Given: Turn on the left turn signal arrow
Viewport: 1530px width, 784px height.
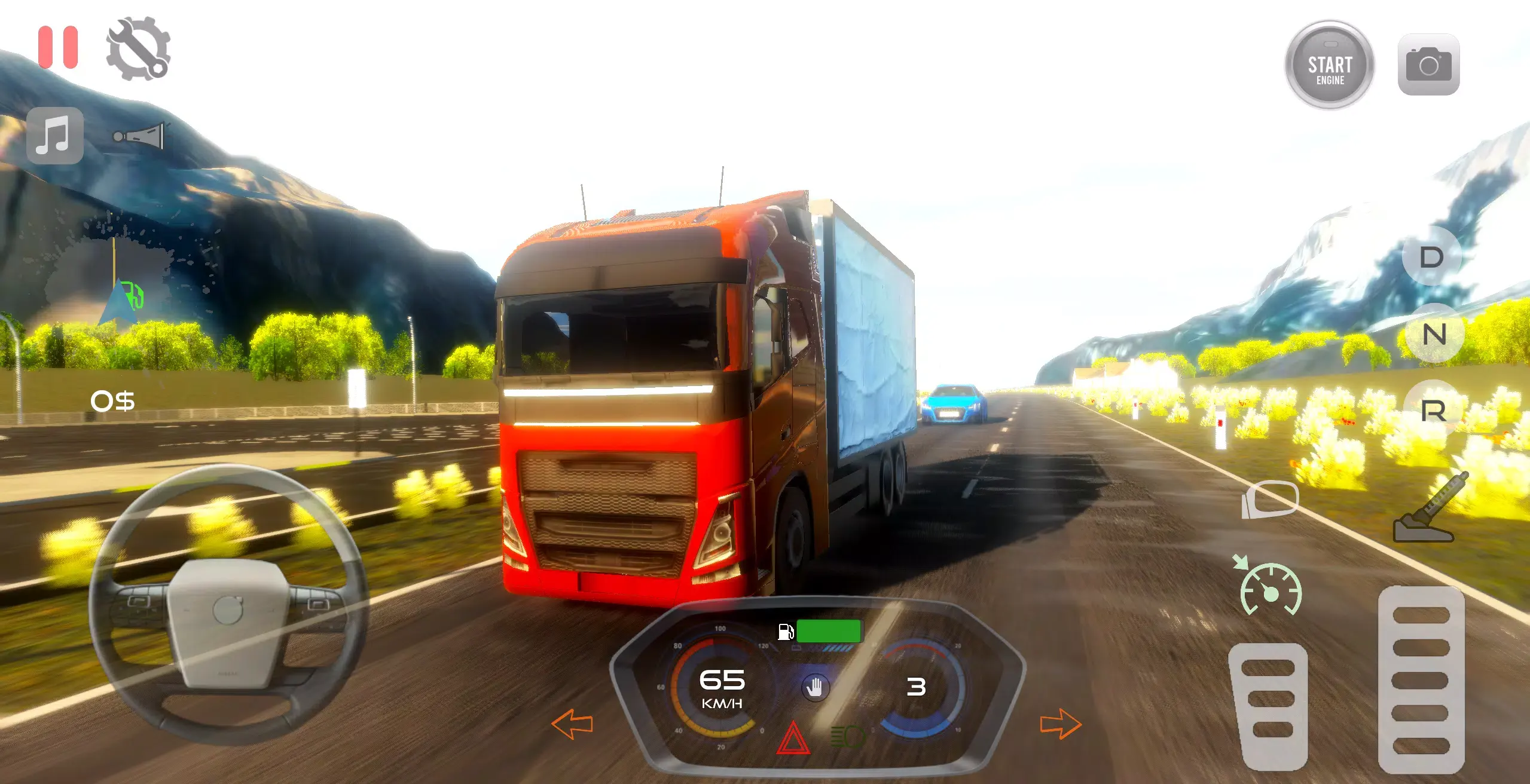Looking at the screenshot, I should (572, 724).
